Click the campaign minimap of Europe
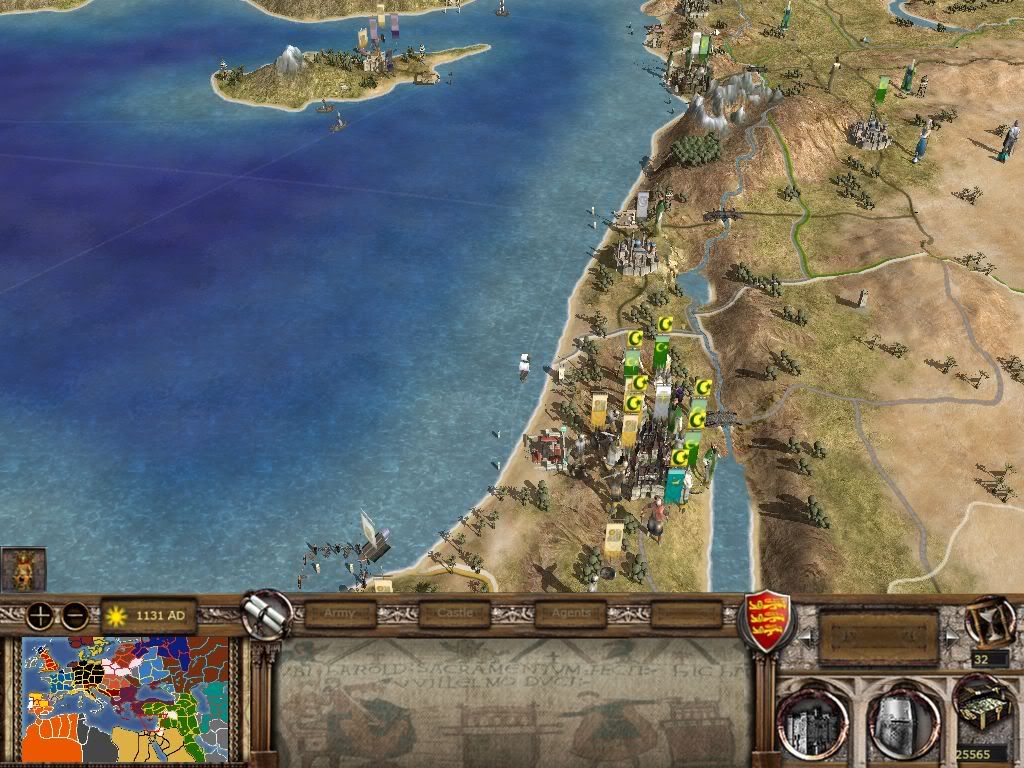The height and width of the screenshot is (768, 1024). (x=125, y=700)
